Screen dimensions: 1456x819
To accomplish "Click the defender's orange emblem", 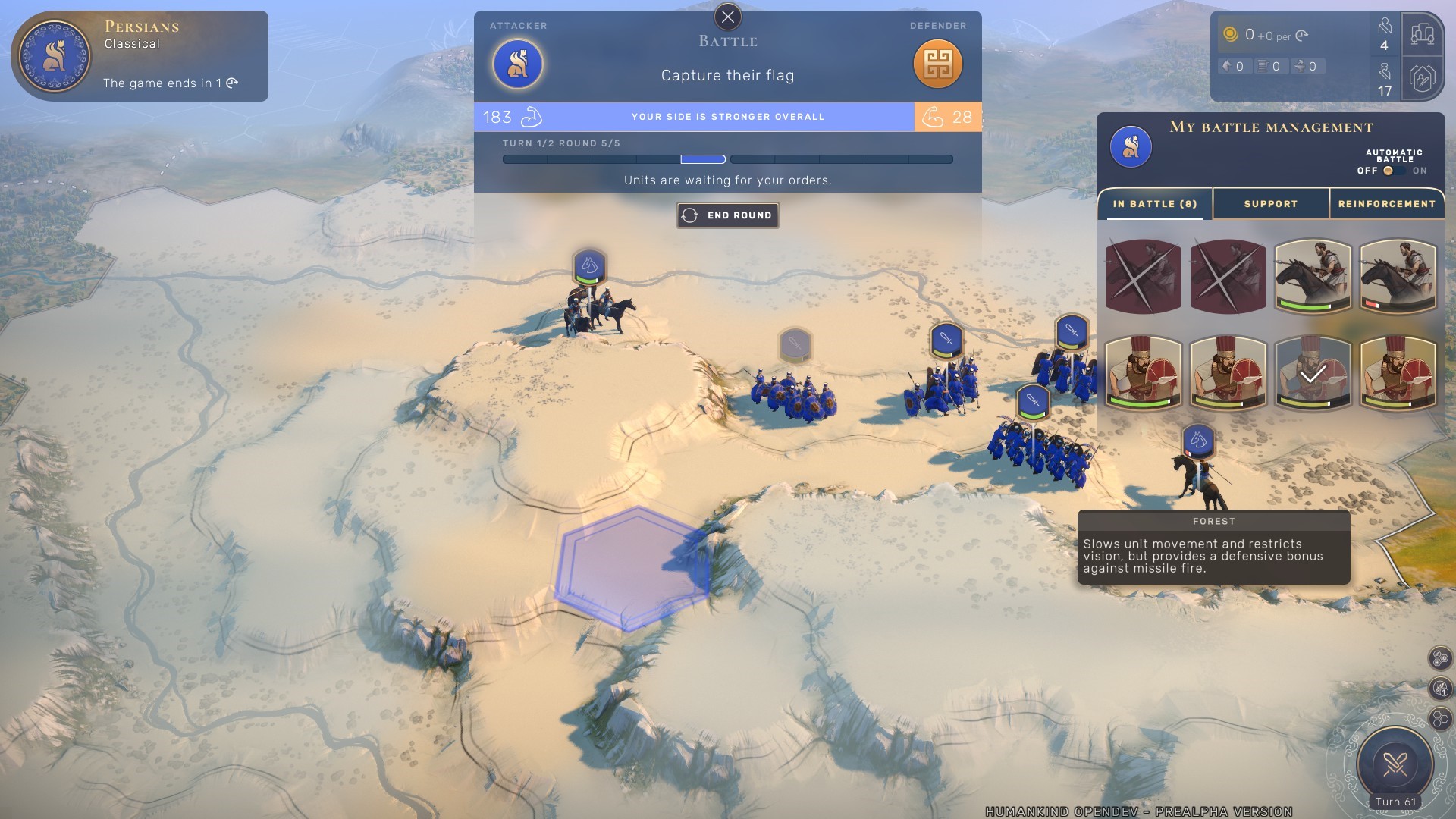I will pyautogui.click(x=937, y=64).
